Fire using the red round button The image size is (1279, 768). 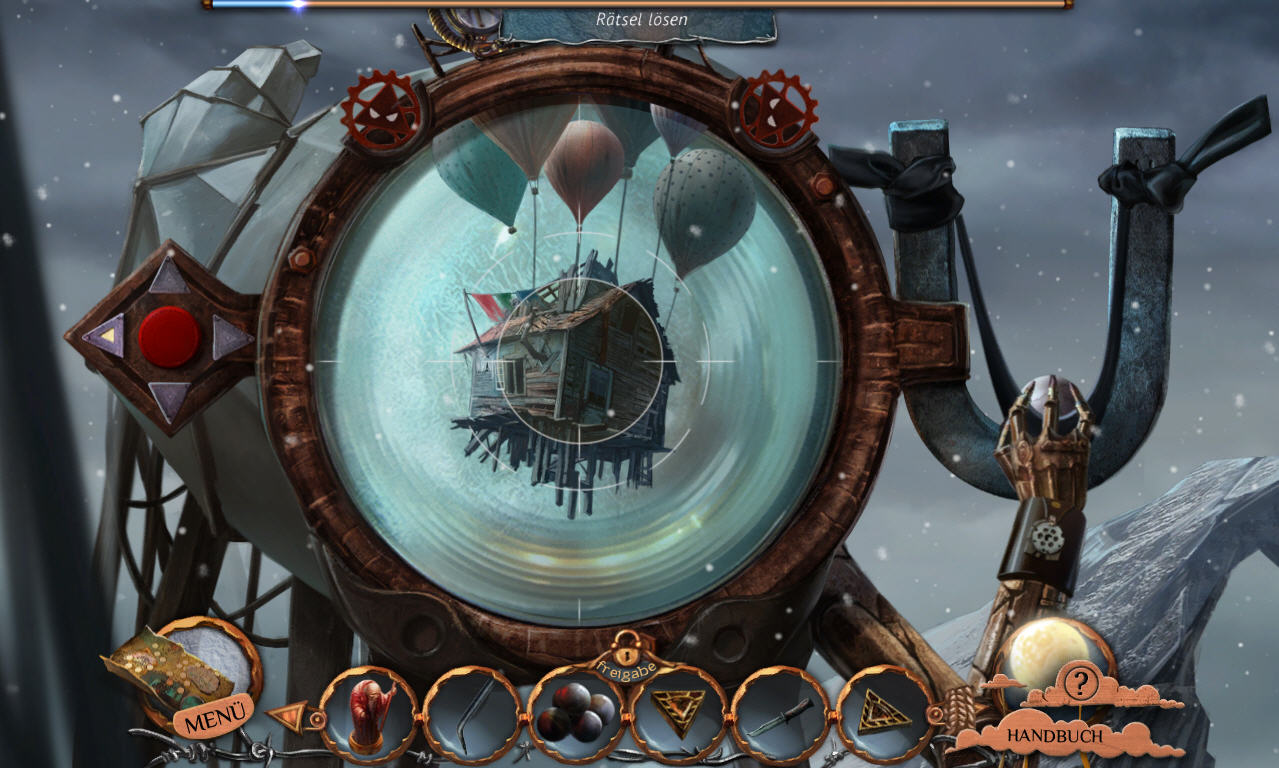coord(169,337)
